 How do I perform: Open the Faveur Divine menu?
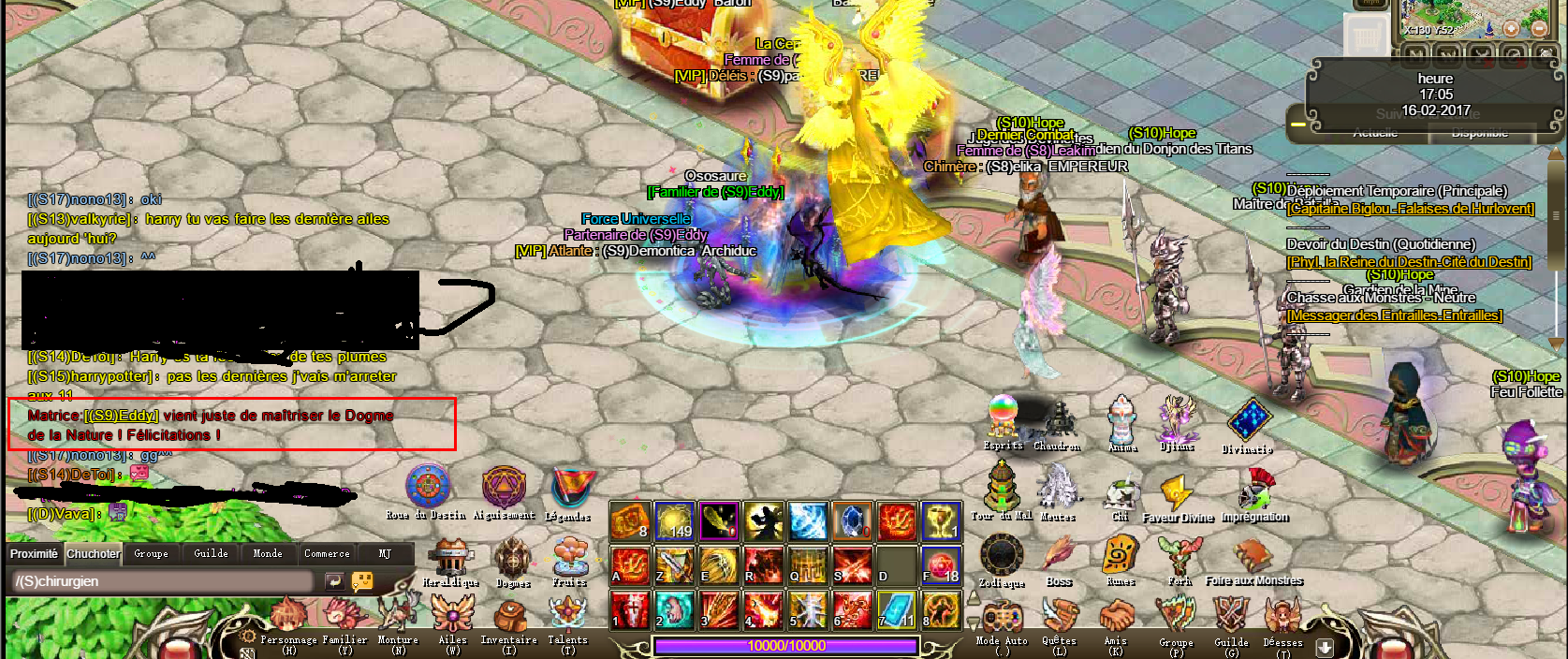coord(1176,494)
